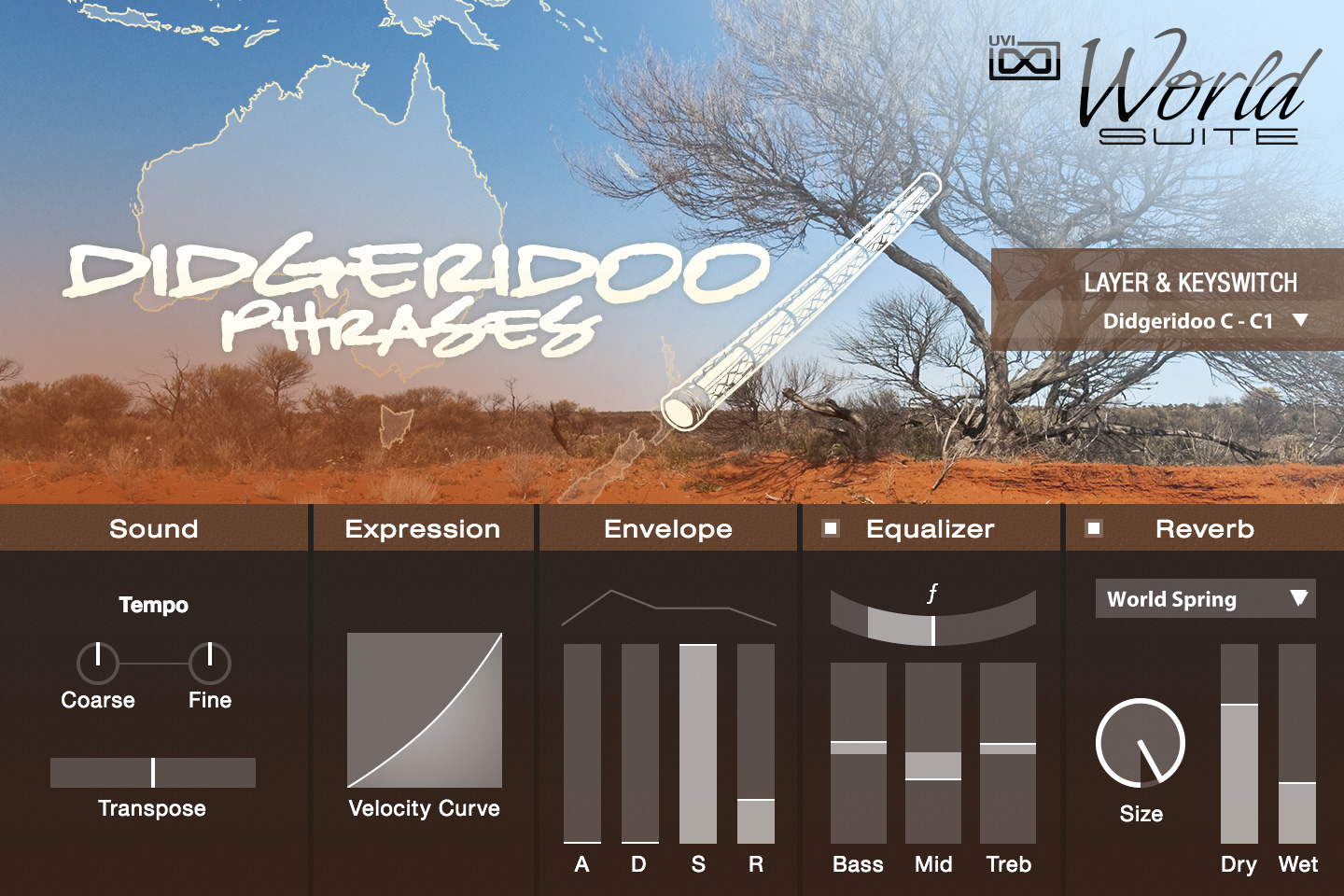The height and width of the screenshot is (896, 1344).
Task: Click the Reverb section title
Action: click(1209, 528)
